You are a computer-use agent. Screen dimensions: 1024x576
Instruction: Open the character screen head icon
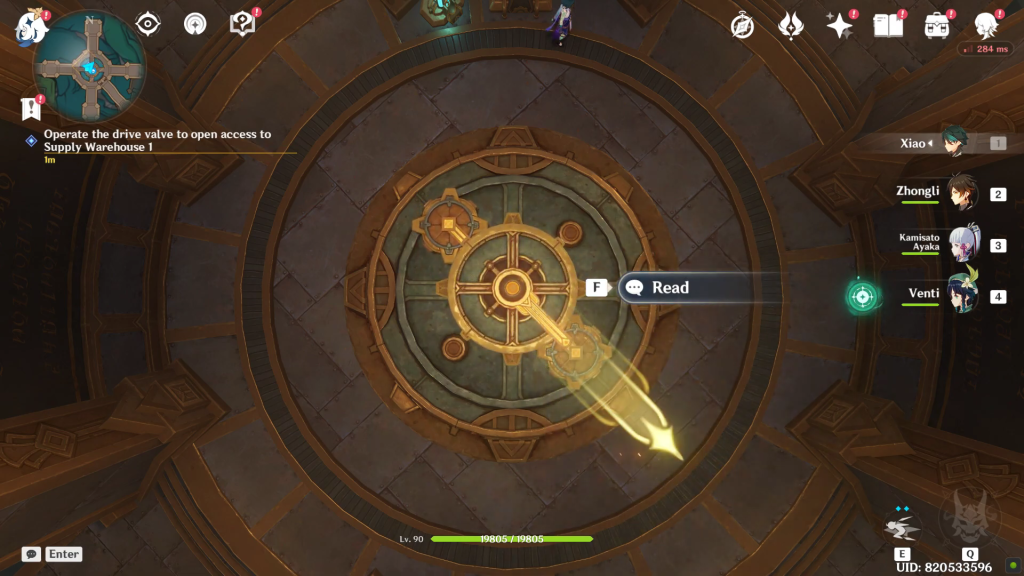(x=986, y=26)
